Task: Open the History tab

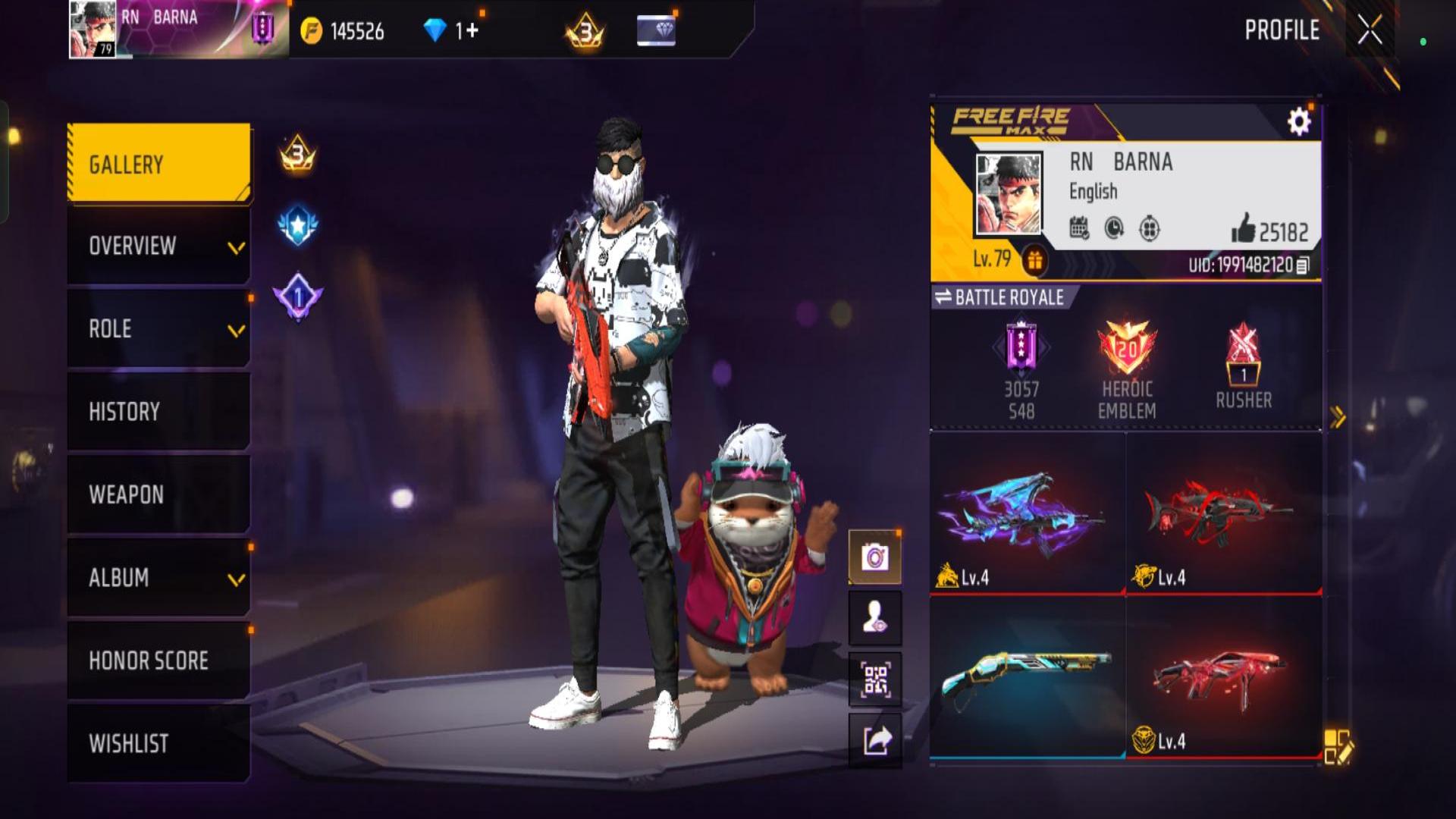Action: point(158,412)
